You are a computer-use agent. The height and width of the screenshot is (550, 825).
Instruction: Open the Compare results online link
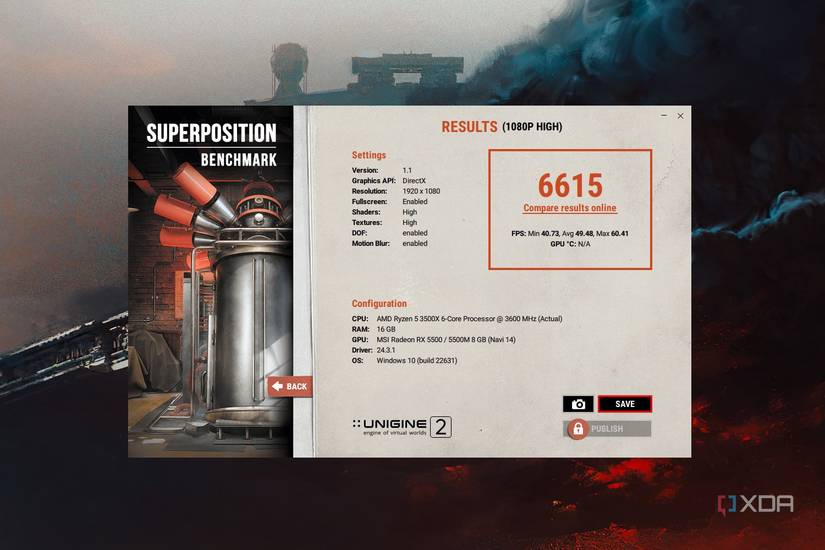[x=570, y=208]
